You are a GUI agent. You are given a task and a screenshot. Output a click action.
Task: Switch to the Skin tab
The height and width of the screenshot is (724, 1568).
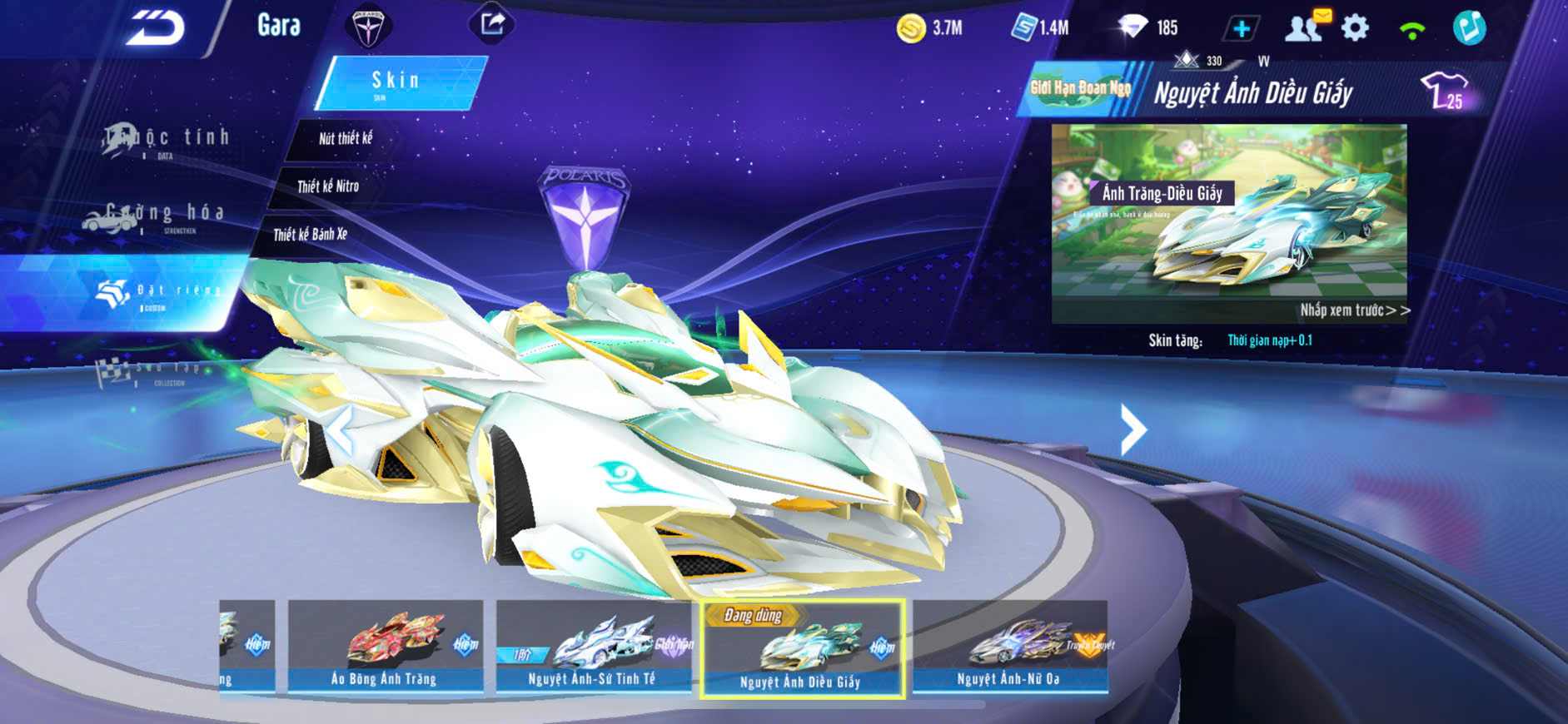(399, 82)
